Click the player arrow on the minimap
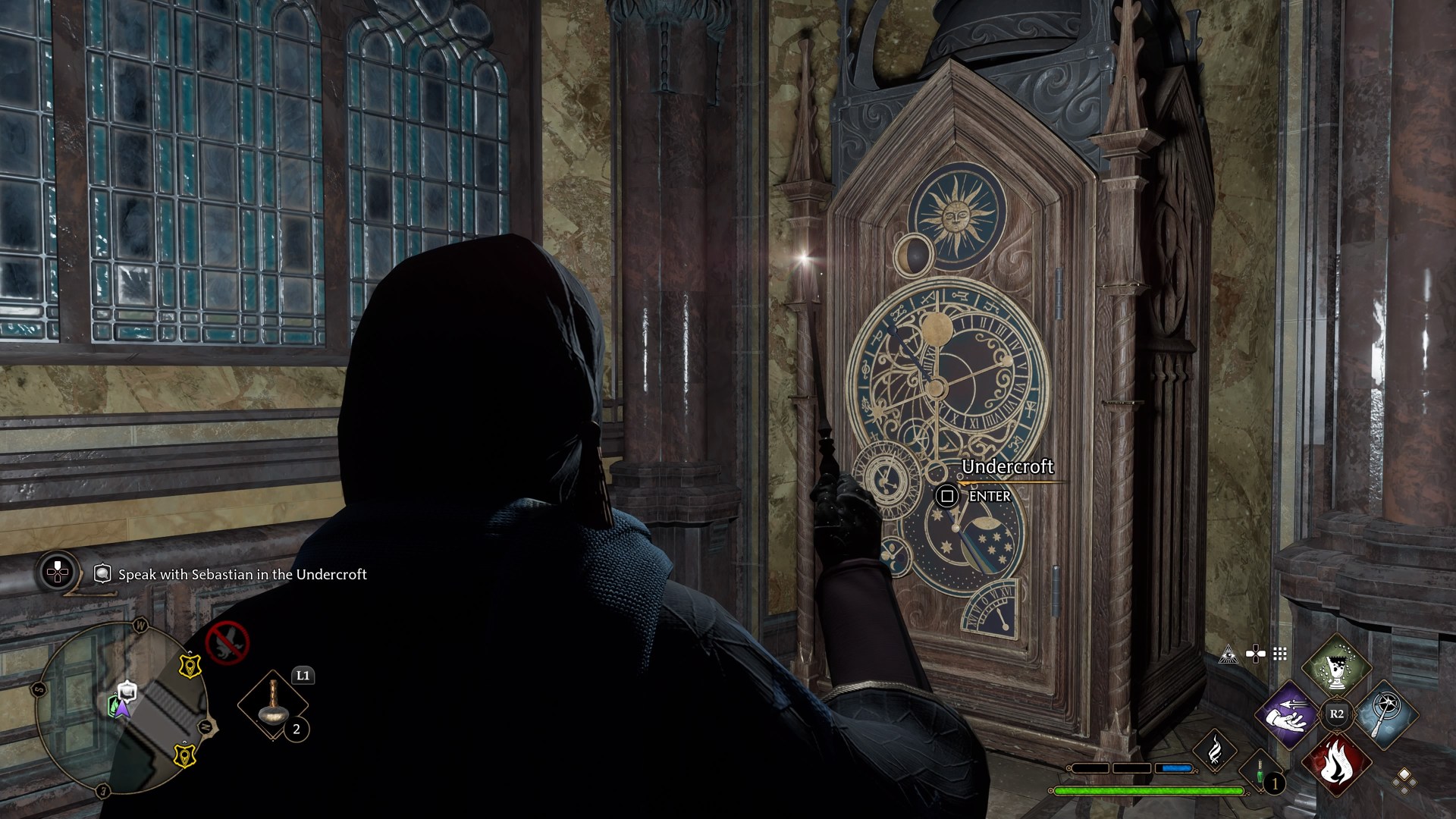Screen dimensions: 1456x819 click(122, 709)
